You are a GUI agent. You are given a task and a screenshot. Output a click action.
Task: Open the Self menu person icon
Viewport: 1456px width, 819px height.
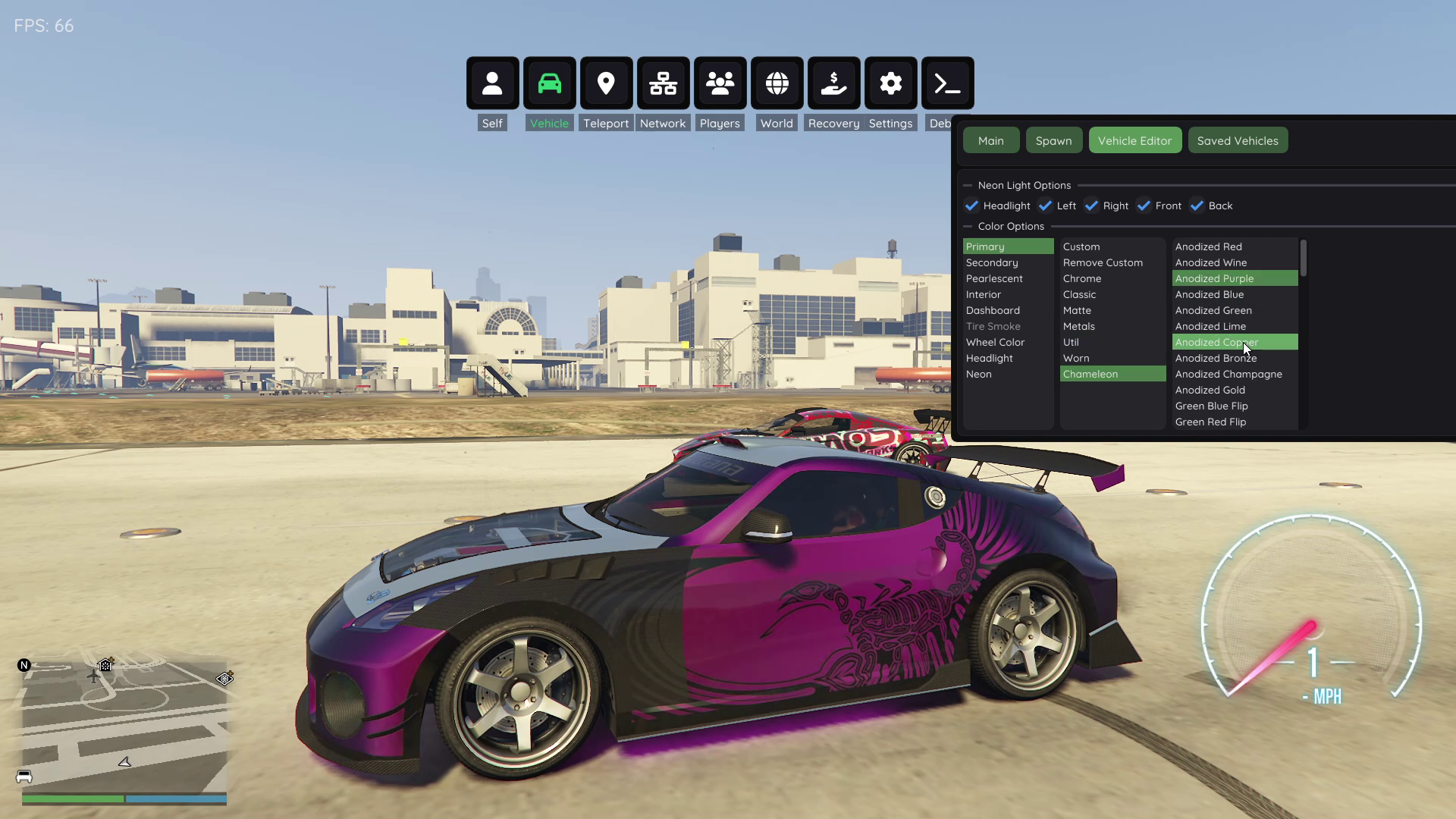pos(492,83)
